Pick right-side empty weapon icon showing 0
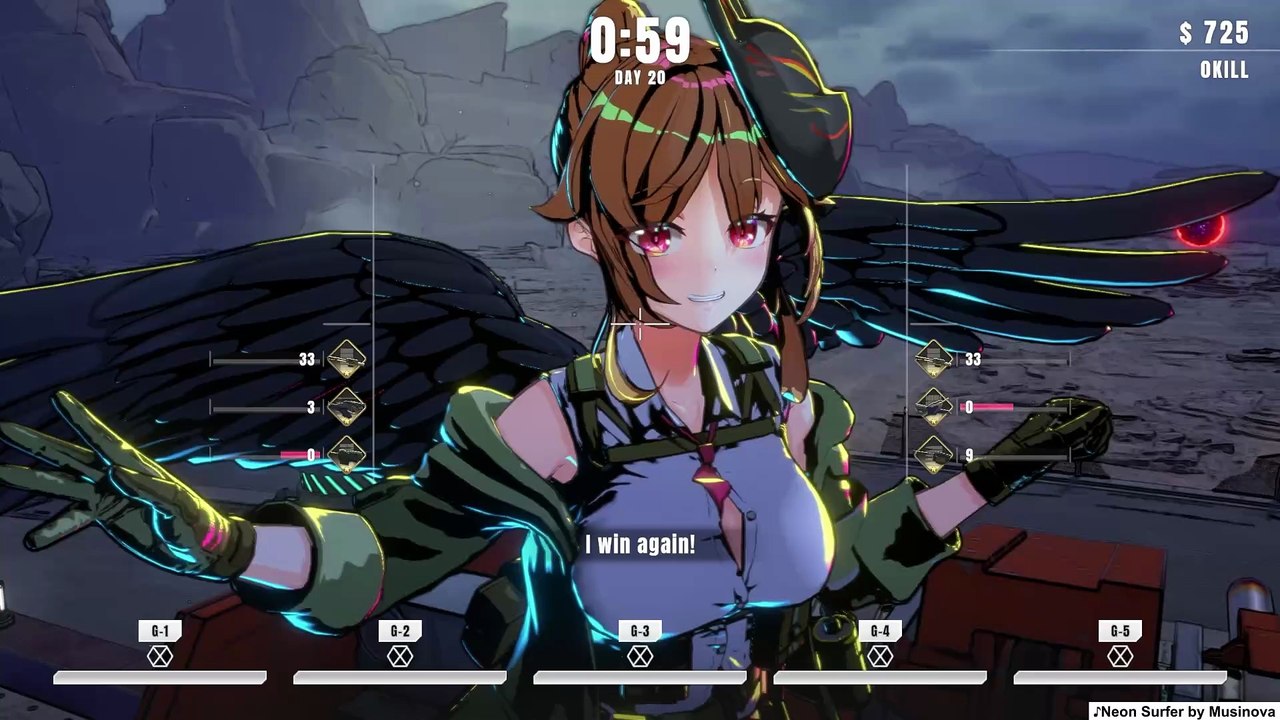Image resolution: width=1280 pixels, height=720 pixels. (x=933, y=407)
